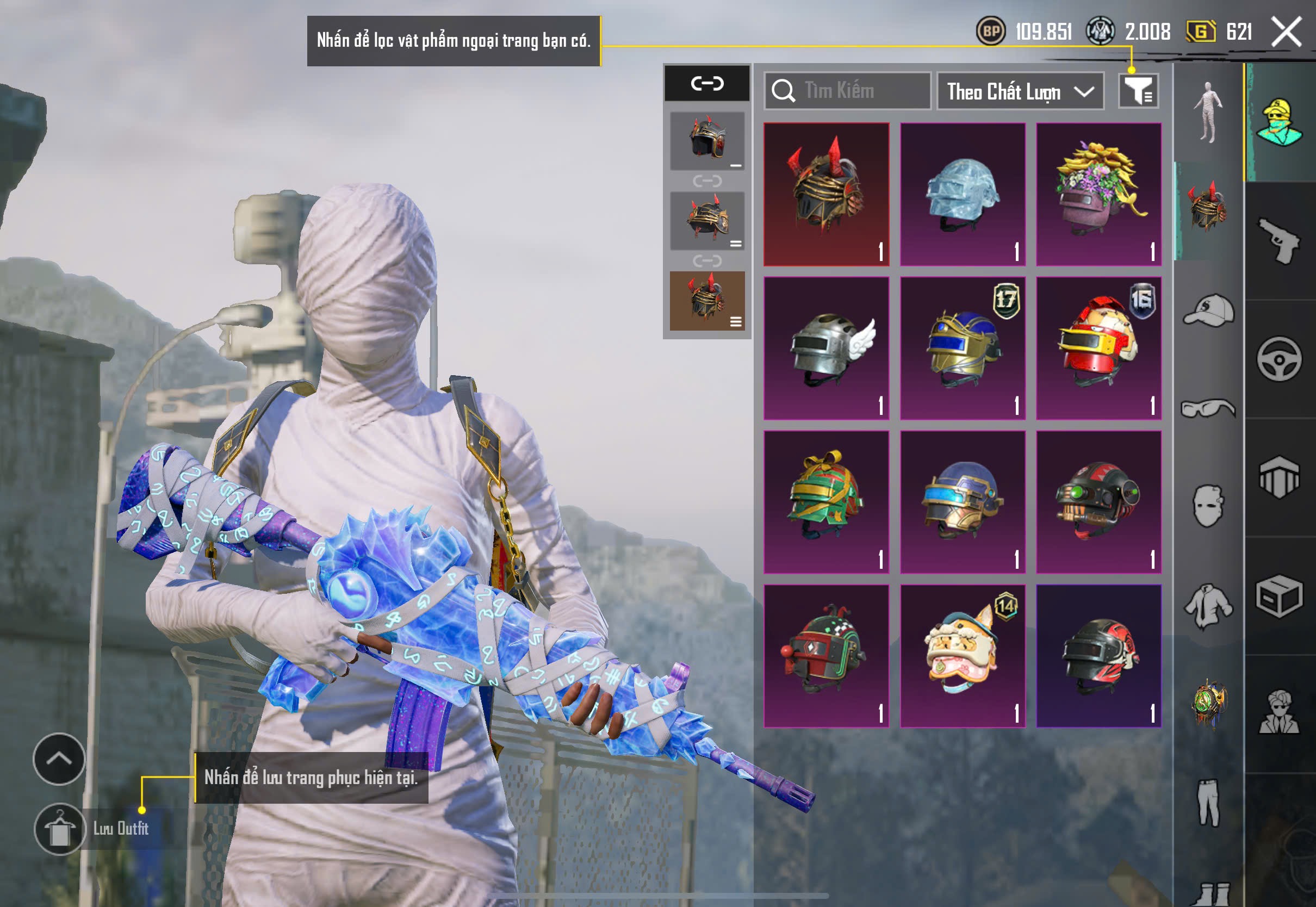The image size is (1316, 907).
Task: Open the steering wheel vehicle skins tab
Action: 1280,359
